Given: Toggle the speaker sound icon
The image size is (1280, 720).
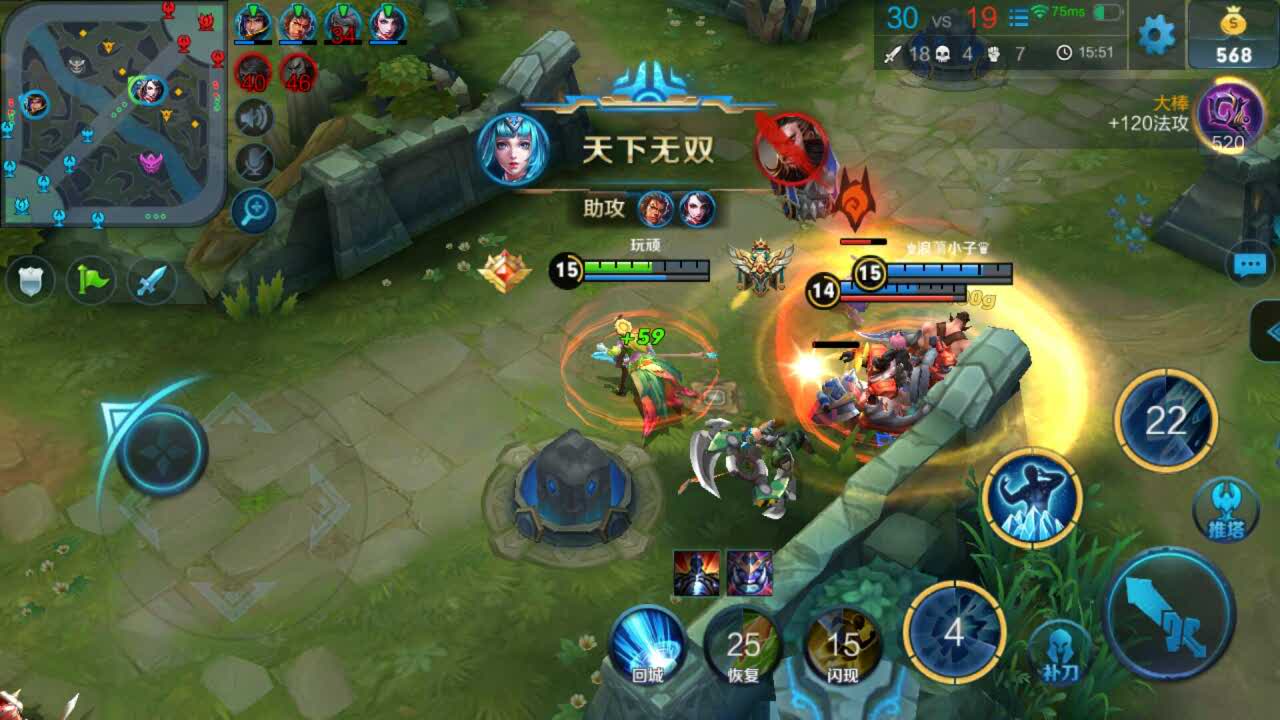Looking at the screenshot, I should pos(254,118).
